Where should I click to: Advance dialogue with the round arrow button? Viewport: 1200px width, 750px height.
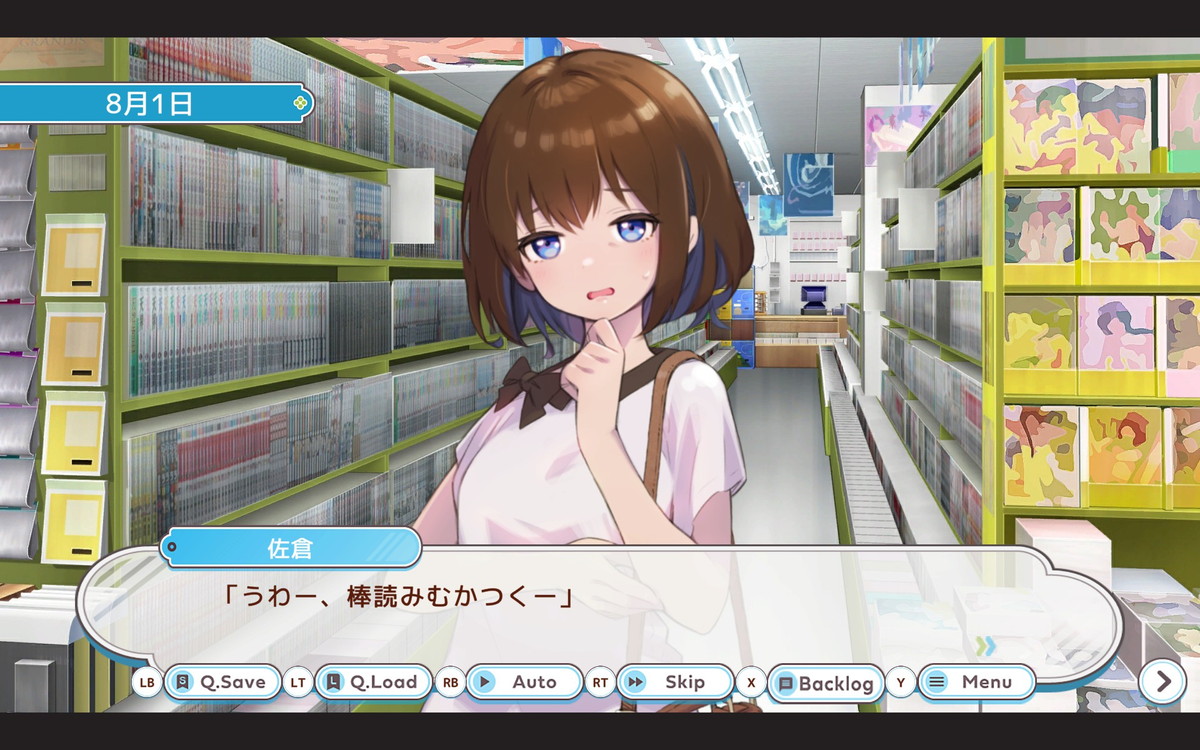pyautogui.click(x=1163, y=682)
